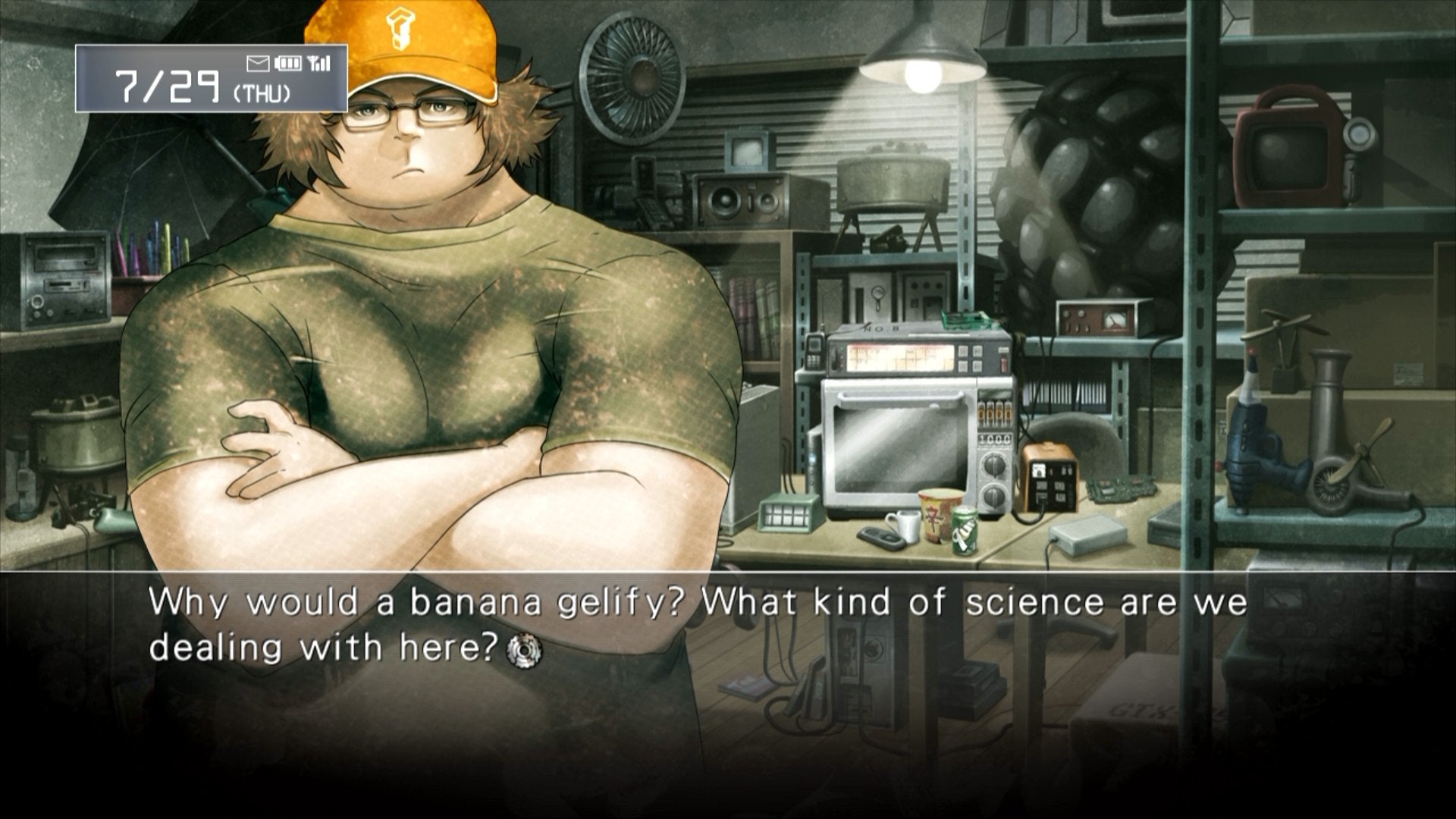Click the spinning gear continue indicator
The height and width of the screenshot is (819, 1456).
tap(524, 650)
